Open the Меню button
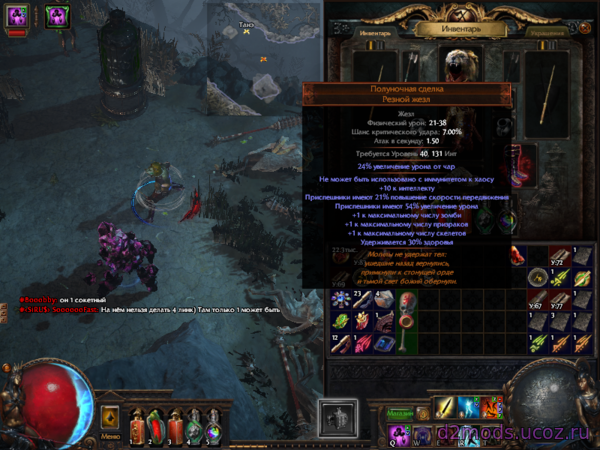 pyautogui.click(x=110, y=436)
